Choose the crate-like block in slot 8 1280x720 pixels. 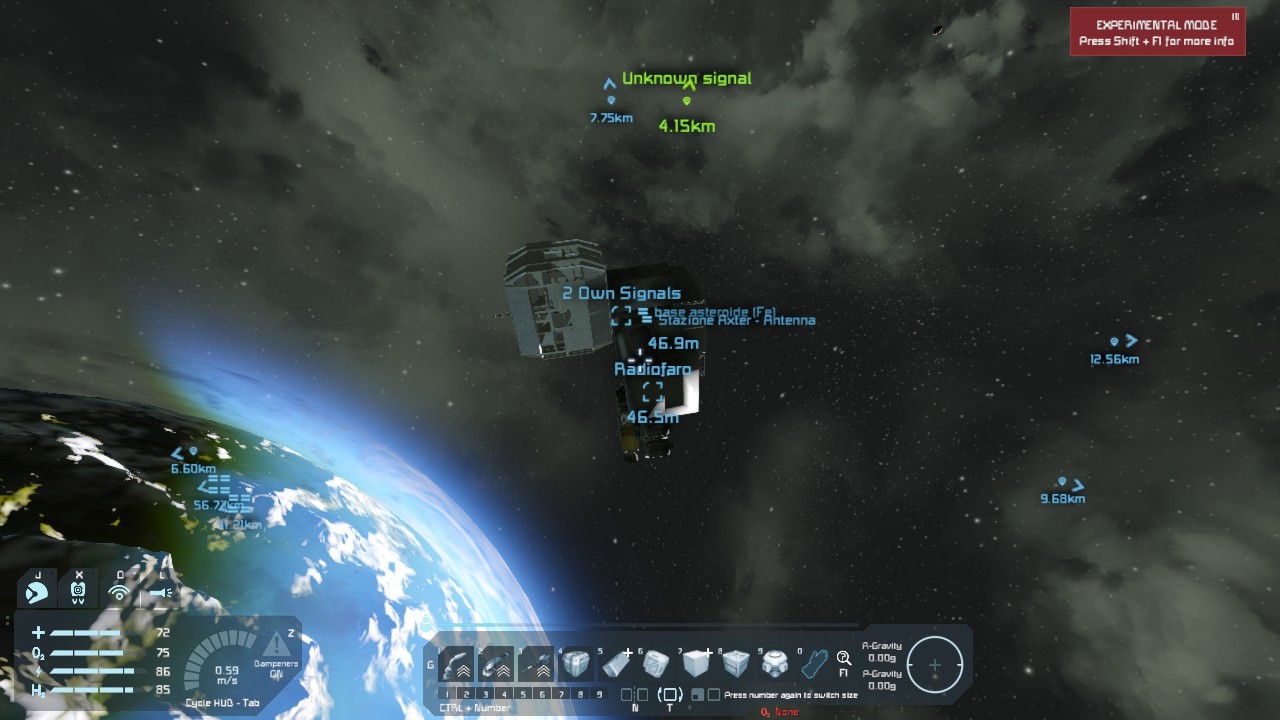tap(736, 663)
